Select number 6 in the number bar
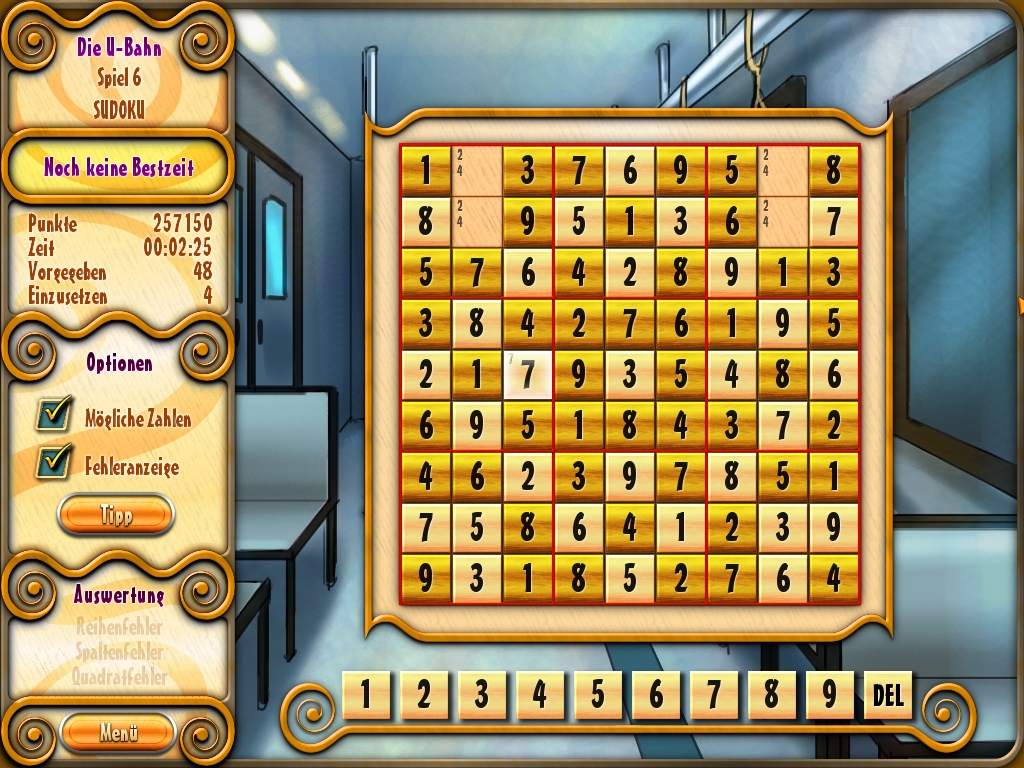The height and width of the screenshot is (768, 1024). click(x=656, y=695)
